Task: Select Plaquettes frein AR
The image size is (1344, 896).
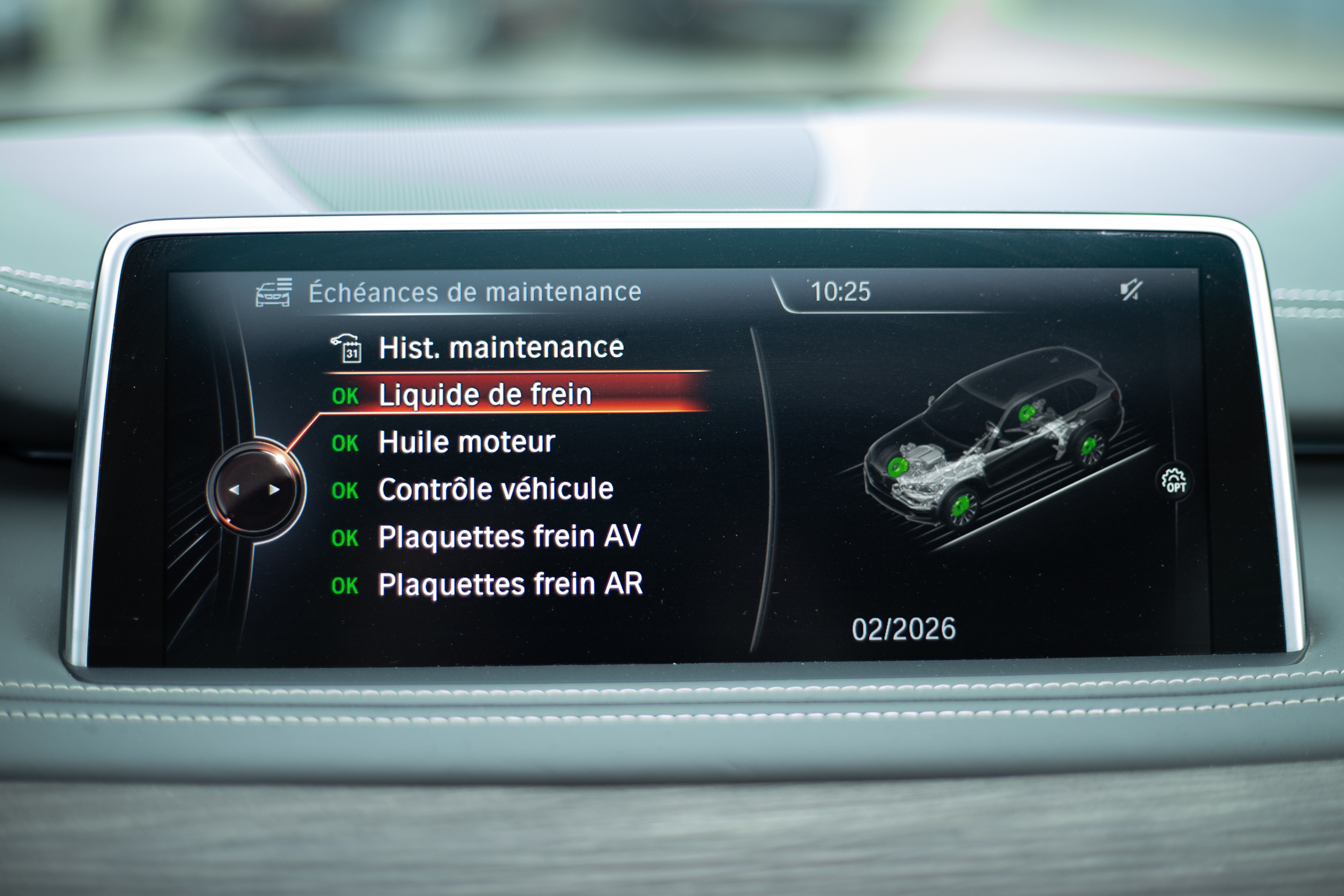Action: [x=510, y=585]
